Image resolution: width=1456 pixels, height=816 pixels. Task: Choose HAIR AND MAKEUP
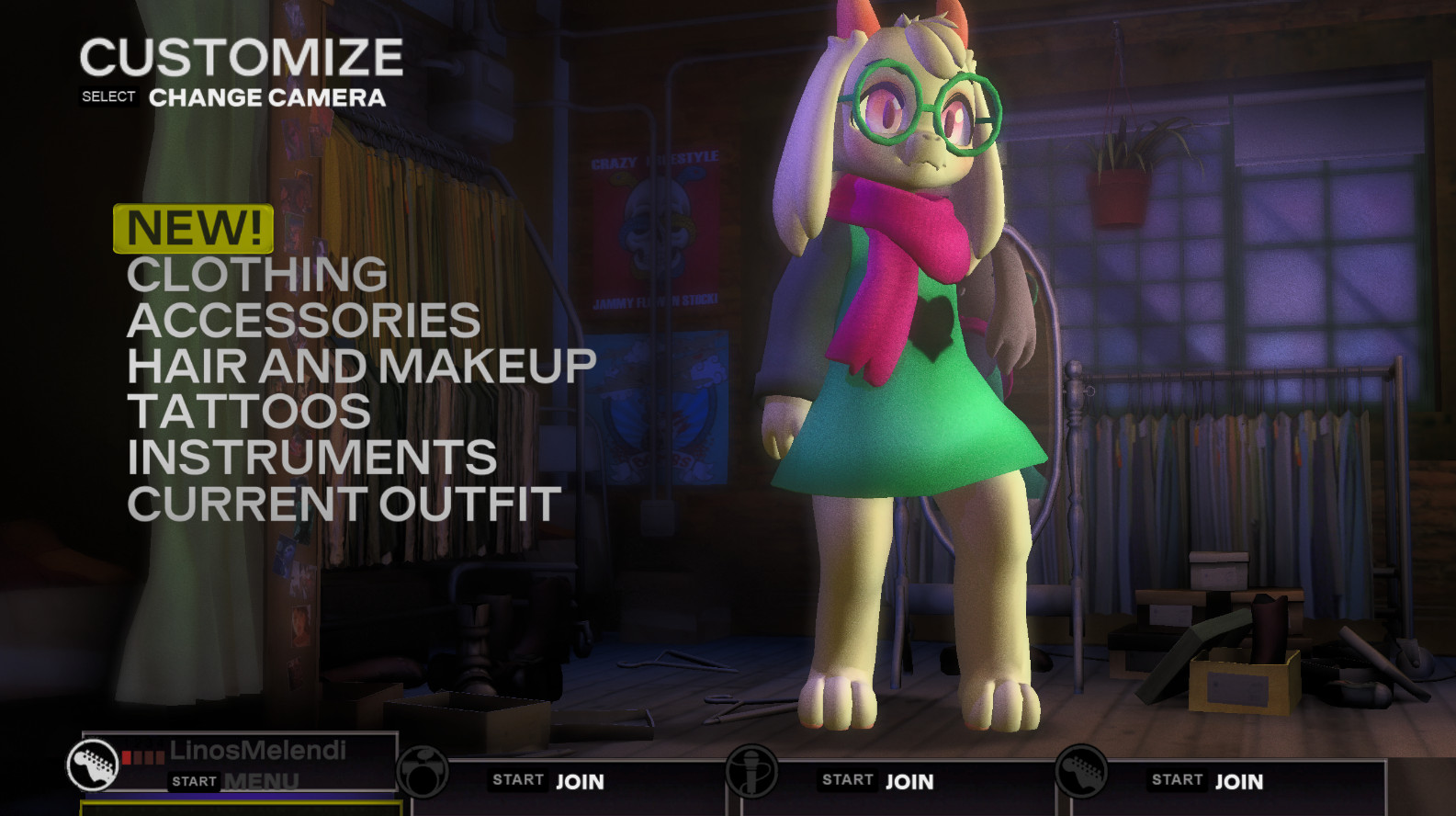[362, 367]
